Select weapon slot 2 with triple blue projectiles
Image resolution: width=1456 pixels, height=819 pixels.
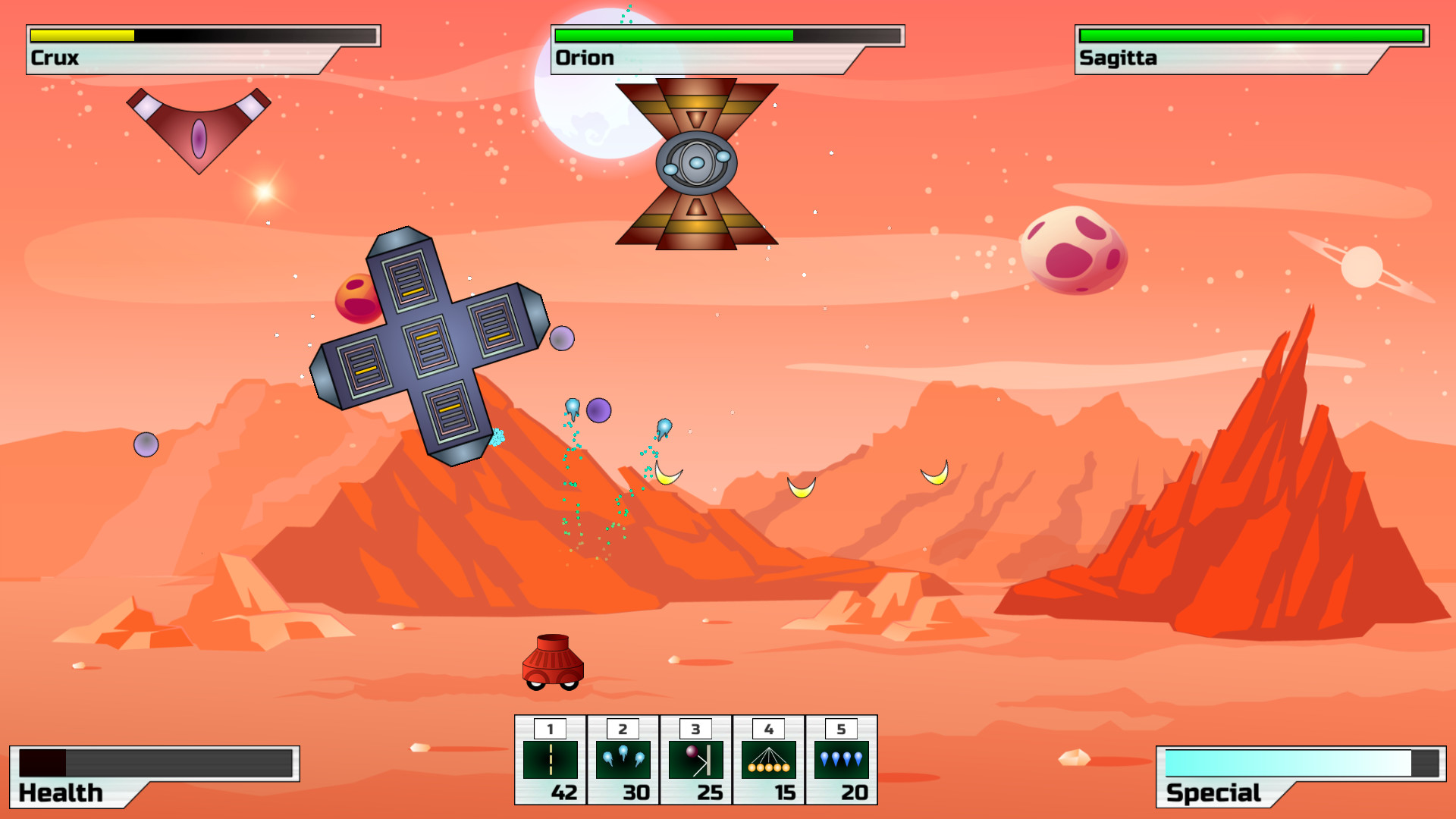pos(622,758)
